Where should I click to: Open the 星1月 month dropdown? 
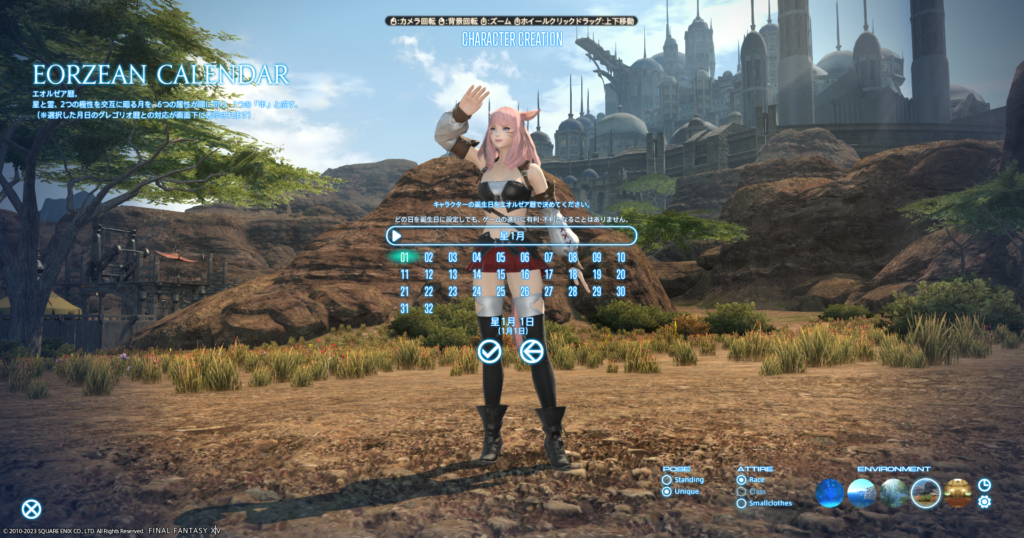[x=511, y=236]
